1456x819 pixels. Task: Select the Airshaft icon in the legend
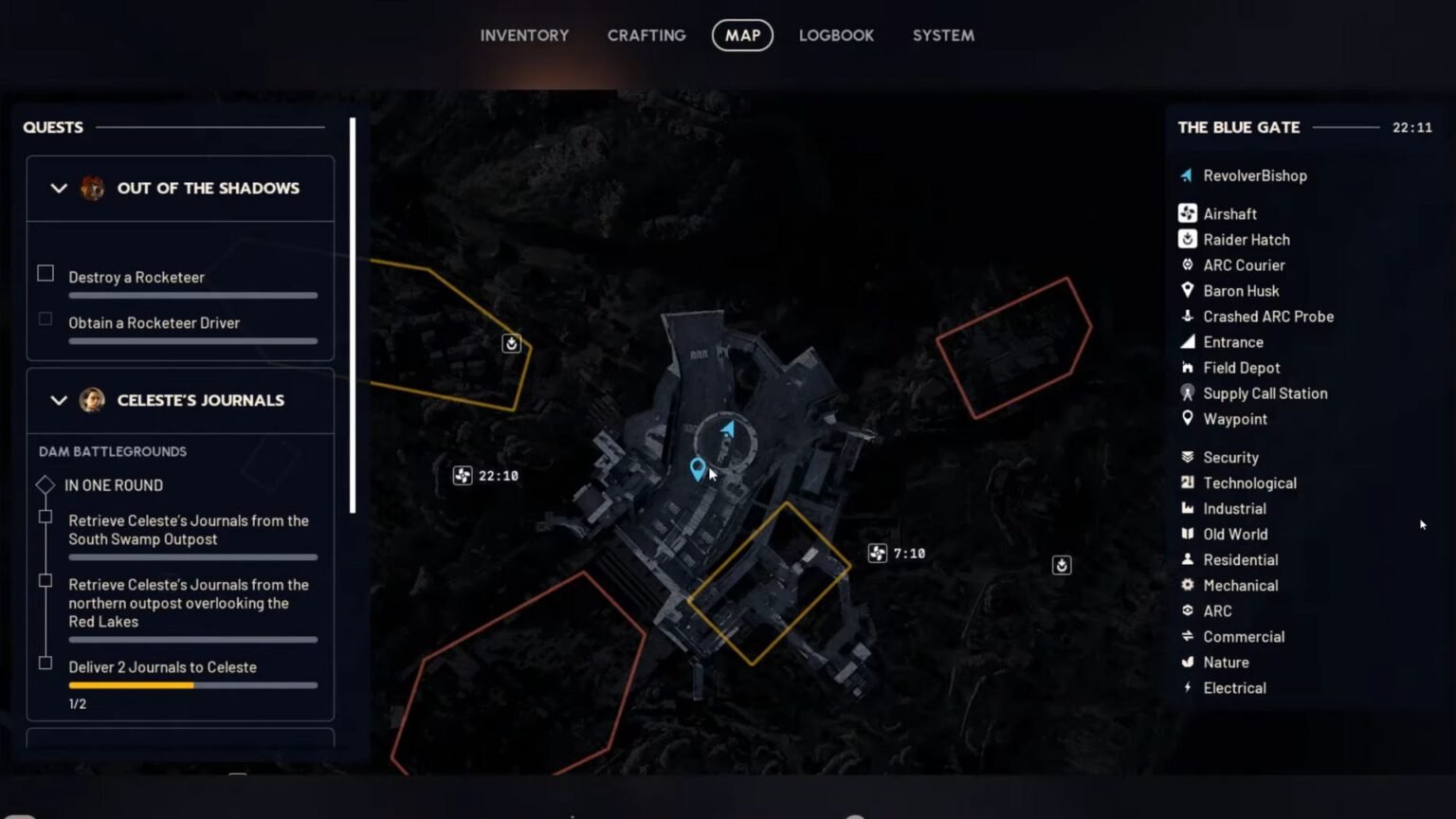point(1187,213)
